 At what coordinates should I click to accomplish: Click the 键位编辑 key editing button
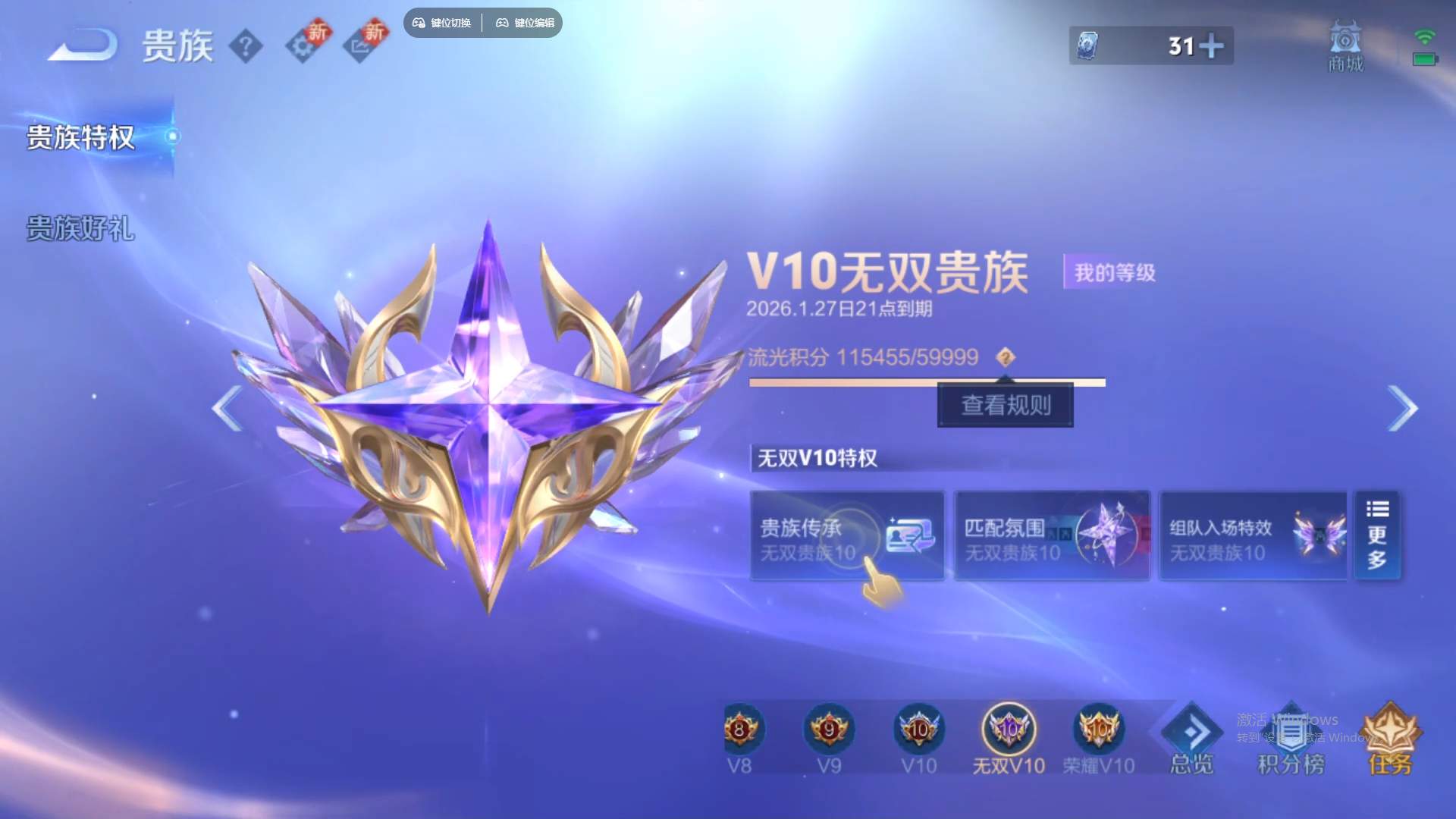tap(524, 23)
